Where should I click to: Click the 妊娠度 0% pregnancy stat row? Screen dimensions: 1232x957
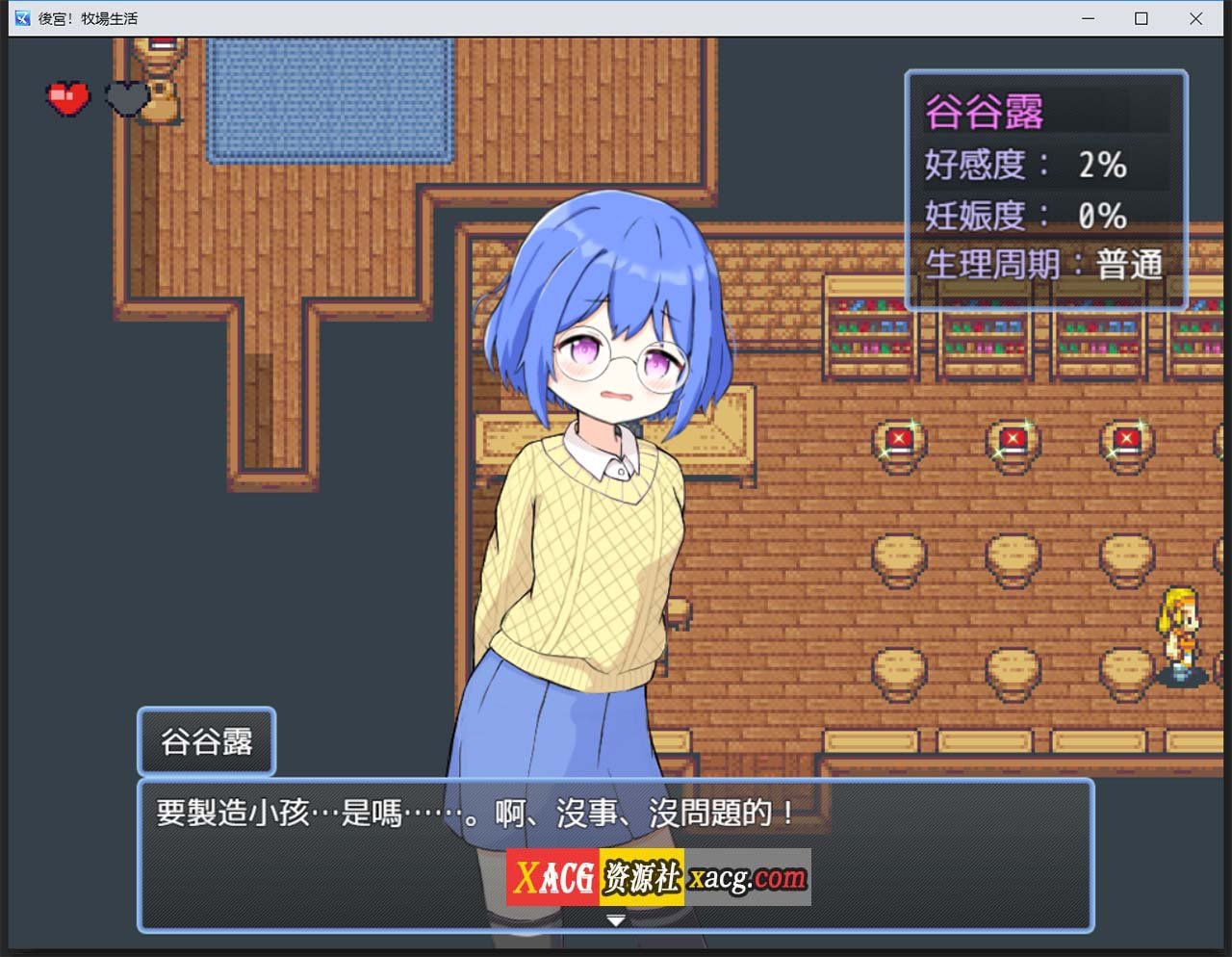pos(1025,215)
